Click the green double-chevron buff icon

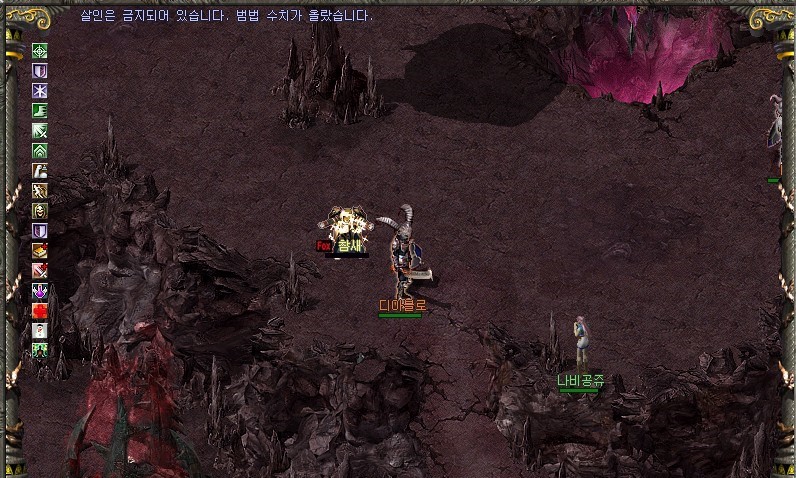point(40,151)
